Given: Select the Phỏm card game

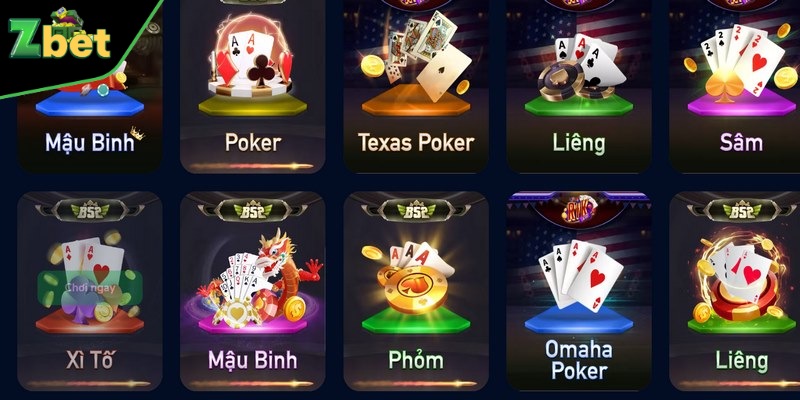Looking at the screenshot, I should 415,290.
